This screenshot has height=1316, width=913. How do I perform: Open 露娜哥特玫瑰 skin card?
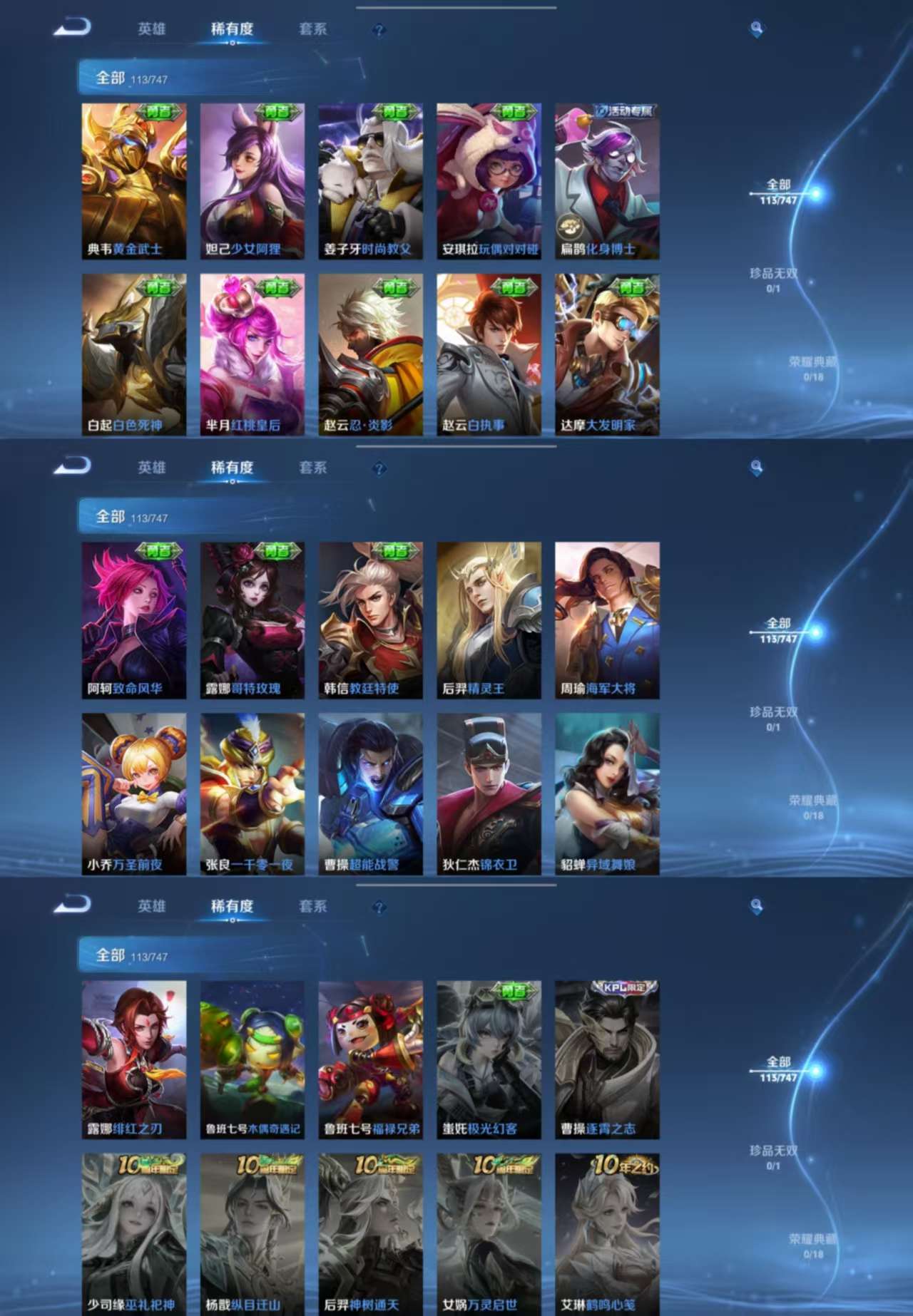[x=252, y=620]
